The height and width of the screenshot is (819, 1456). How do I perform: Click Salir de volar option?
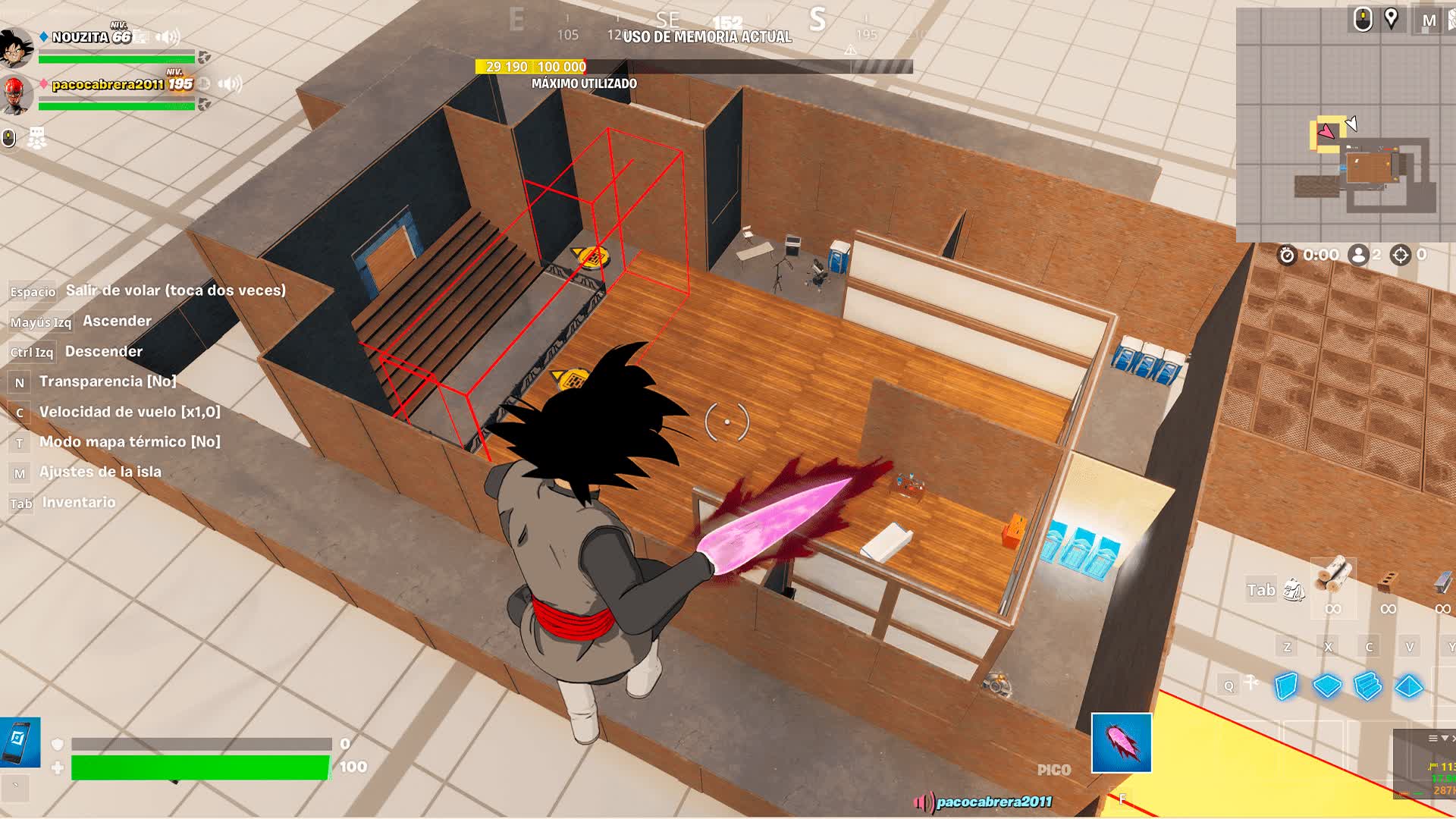(175, 290)
